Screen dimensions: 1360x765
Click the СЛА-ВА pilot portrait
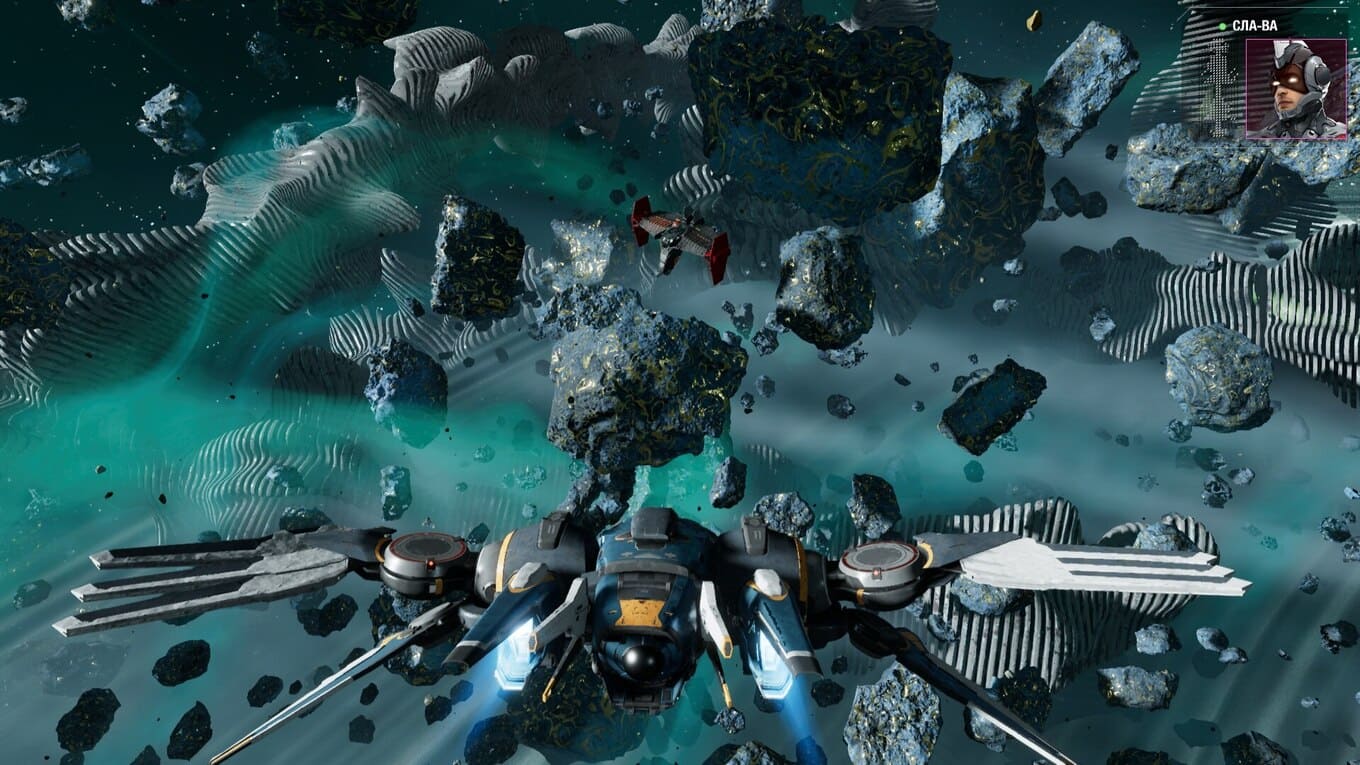[x=1296, y=88]
